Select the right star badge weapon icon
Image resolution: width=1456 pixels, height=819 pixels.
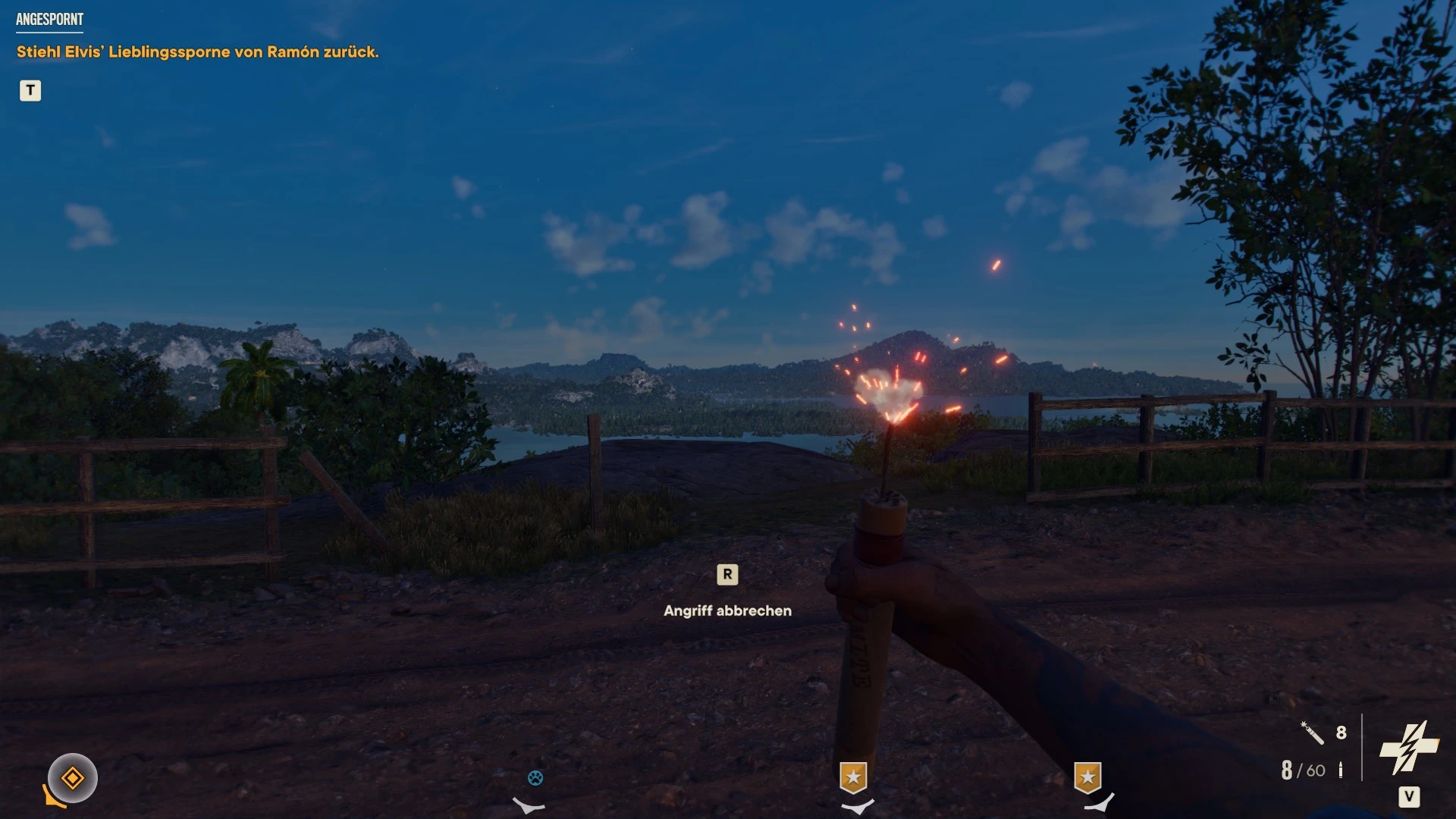1090,777
